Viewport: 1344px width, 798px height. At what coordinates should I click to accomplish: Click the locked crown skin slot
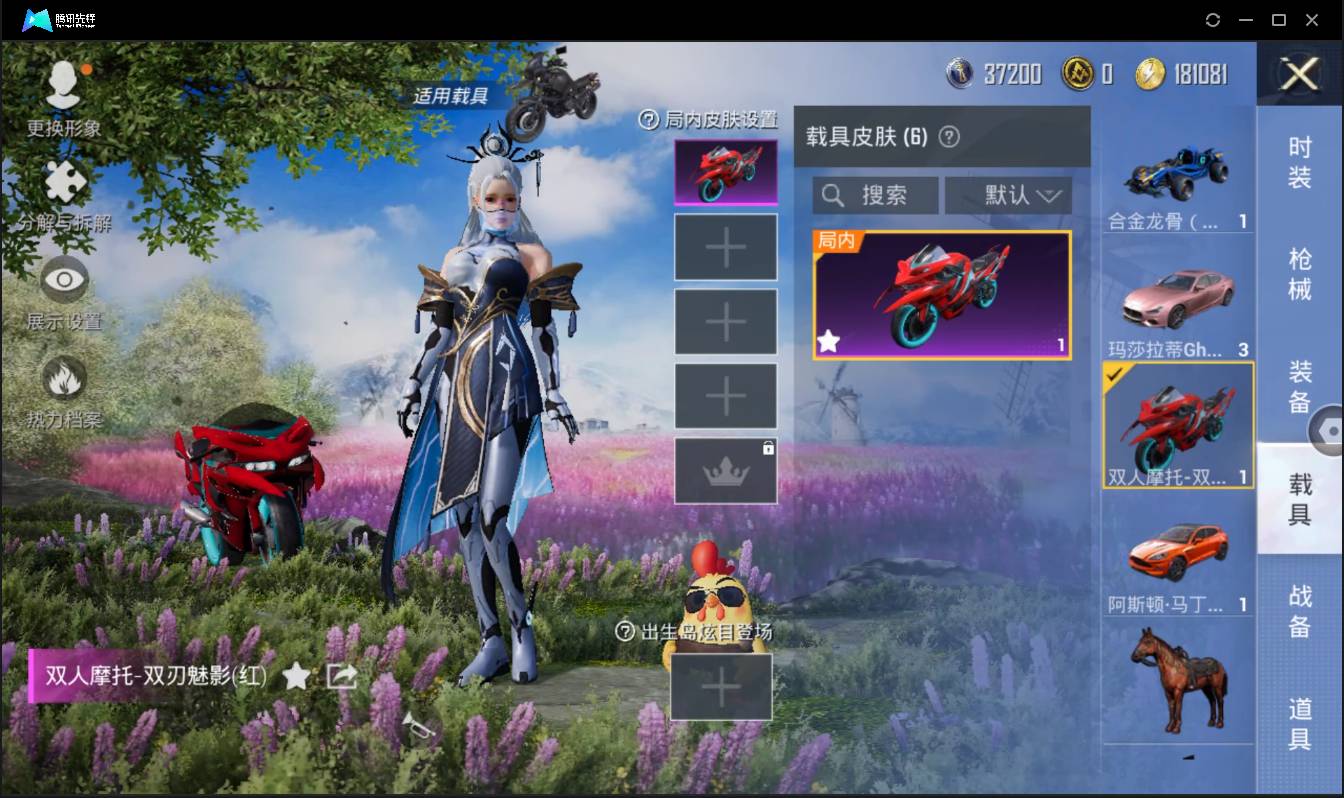(726, 469)
